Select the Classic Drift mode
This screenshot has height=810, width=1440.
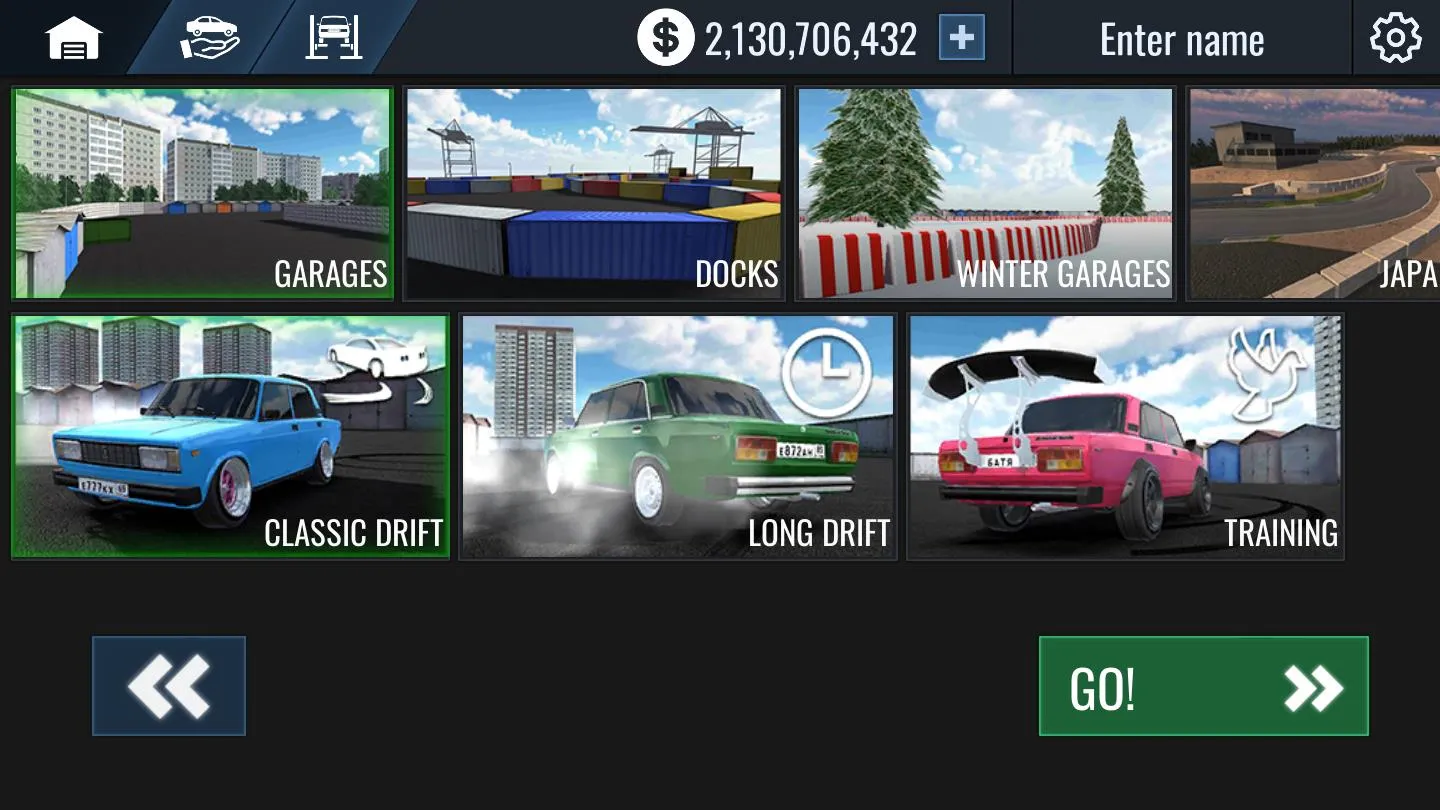pos(230,435)
